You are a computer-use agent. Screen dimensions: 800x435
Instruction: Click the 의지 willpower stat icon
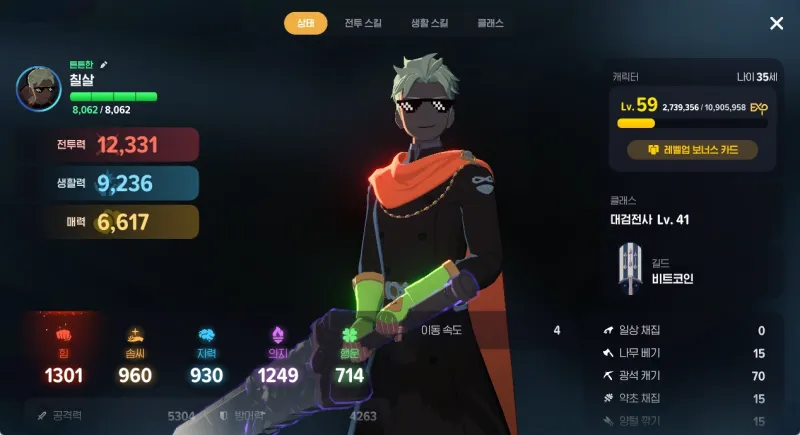pyautogui.click(x=277, y=334)
